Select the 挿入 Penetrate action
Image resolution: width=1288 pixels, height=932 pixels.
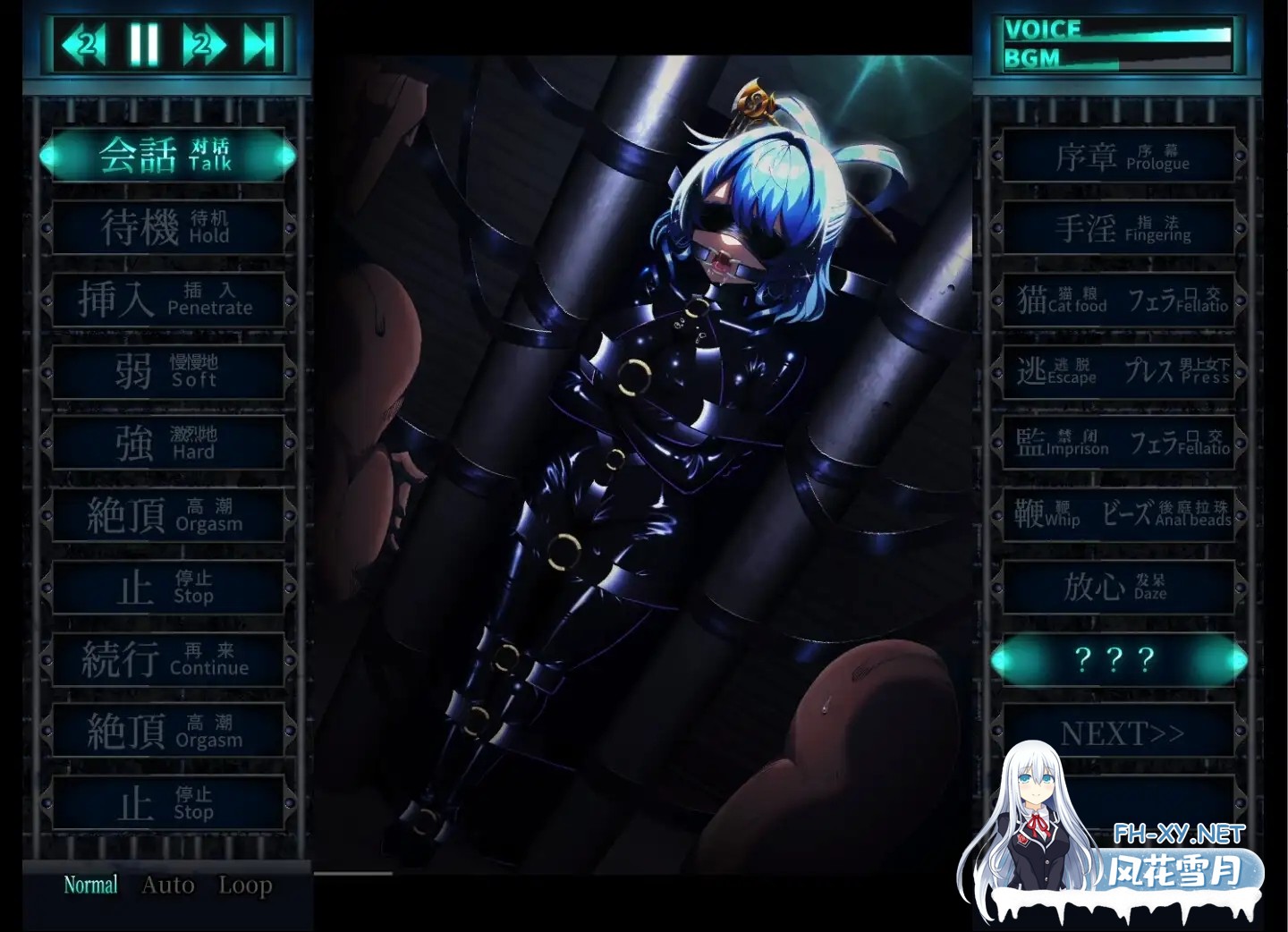click(x=168, y=298)
